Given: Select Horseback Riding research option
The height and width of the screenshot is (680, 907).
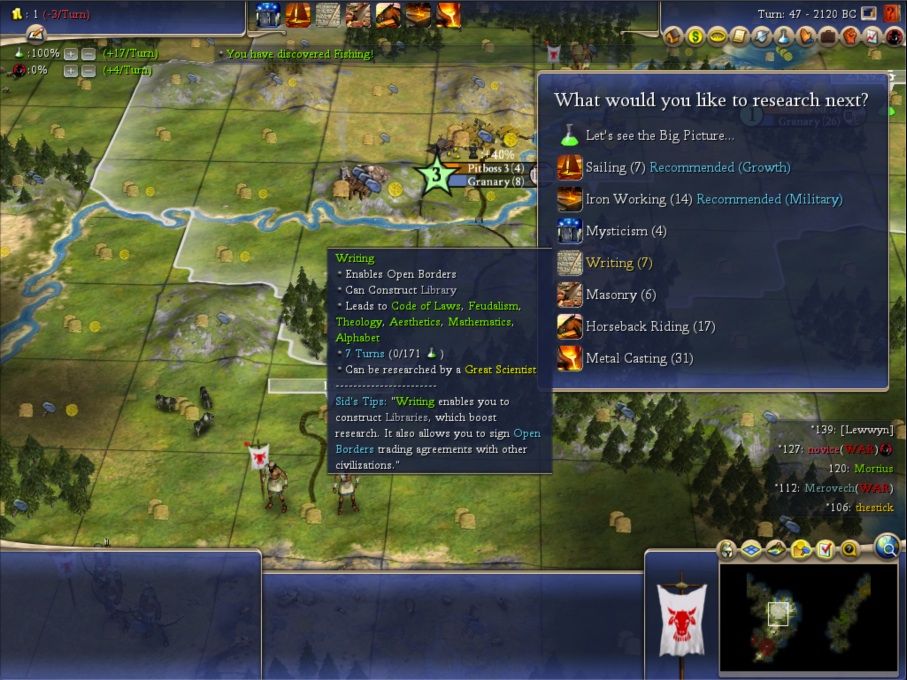Looking at the screenshot, I should (x=636, y=326).
